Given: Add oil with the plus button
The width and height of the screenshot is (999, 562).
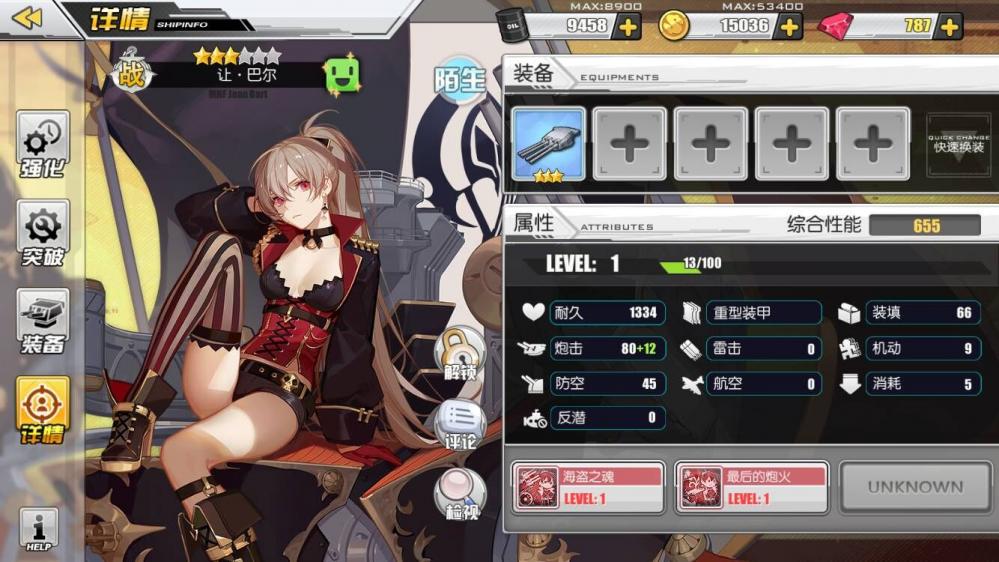Looking at the screenshot, I should (628, 27).
